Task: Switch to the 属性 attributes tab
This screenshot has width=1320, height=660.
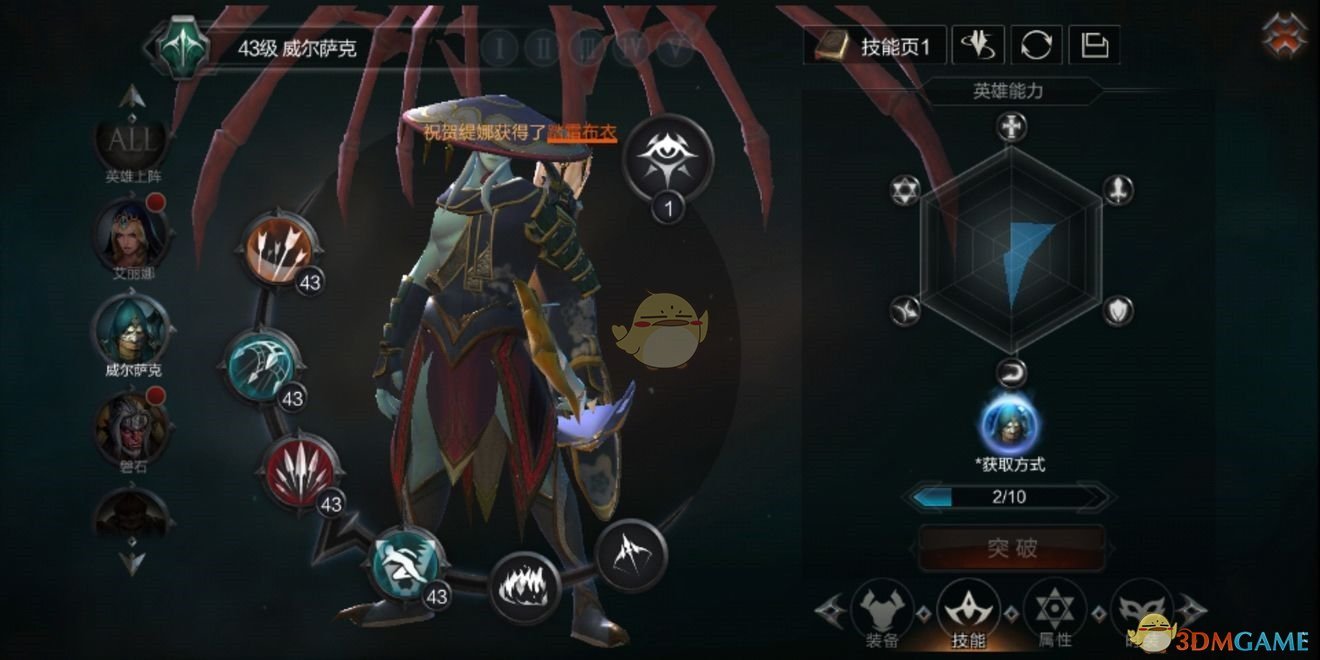Action: point(1054,610)
